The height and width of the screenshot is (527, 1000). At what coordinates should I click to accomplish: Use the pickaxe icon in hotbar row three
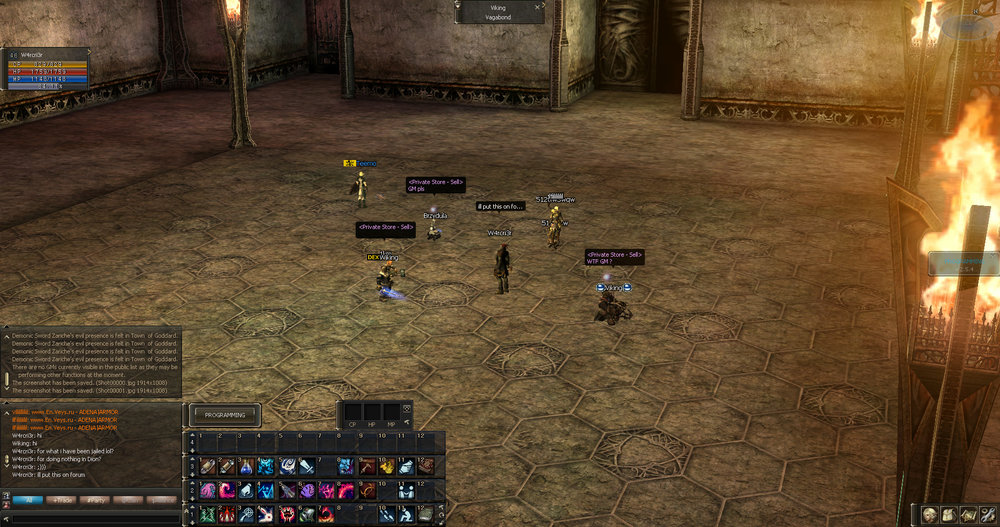point(367,466)
